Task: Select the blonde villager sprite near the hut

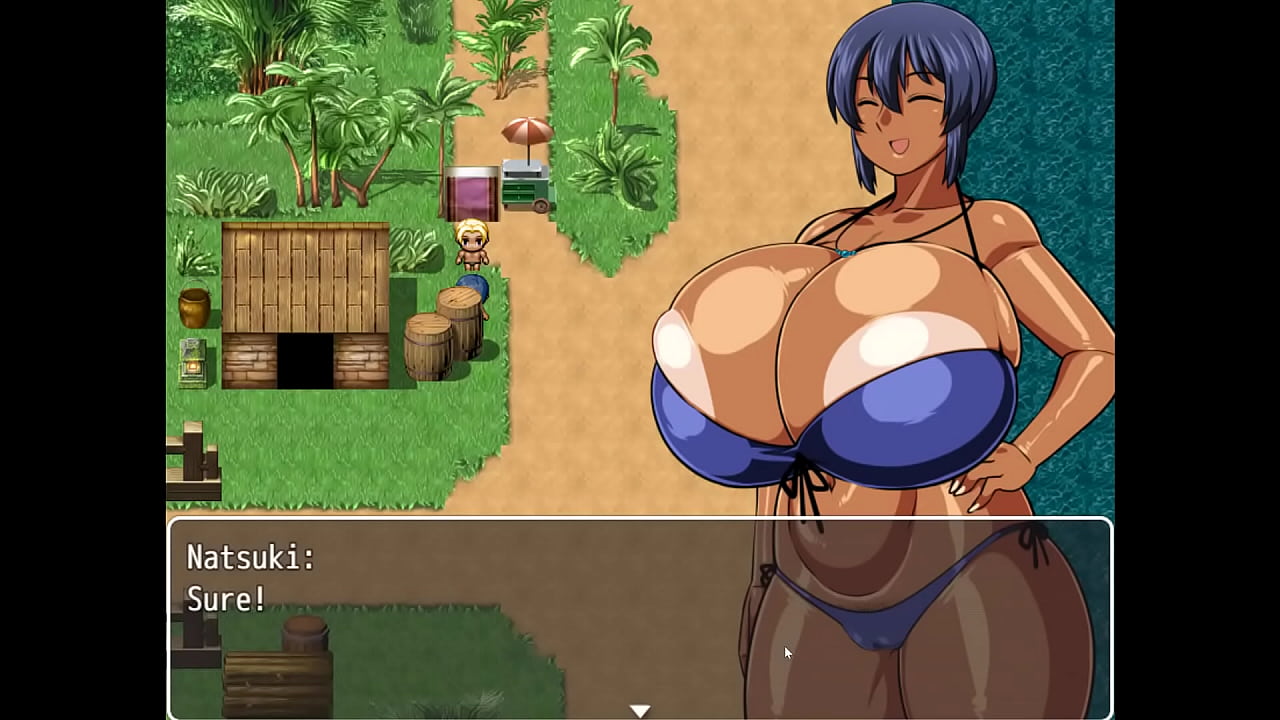Action: (474, 245)
